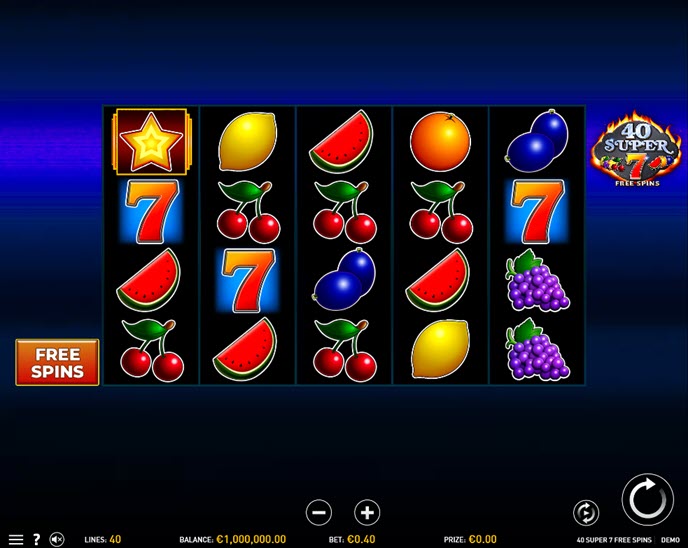Click the orange FREE SPINS button
The height and width of the screenshot is (548, 688).
(57, 362)
